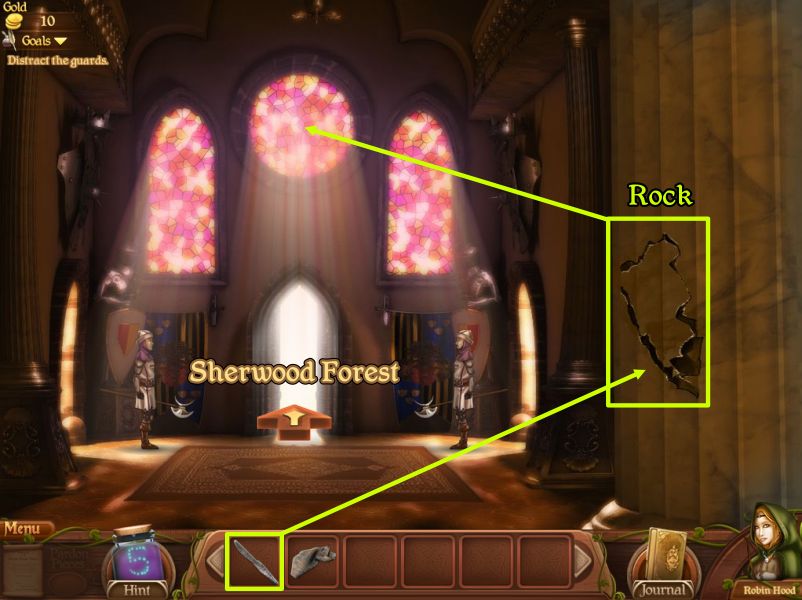
Task: Select the rock in the inventory
Action: [312, 562]
